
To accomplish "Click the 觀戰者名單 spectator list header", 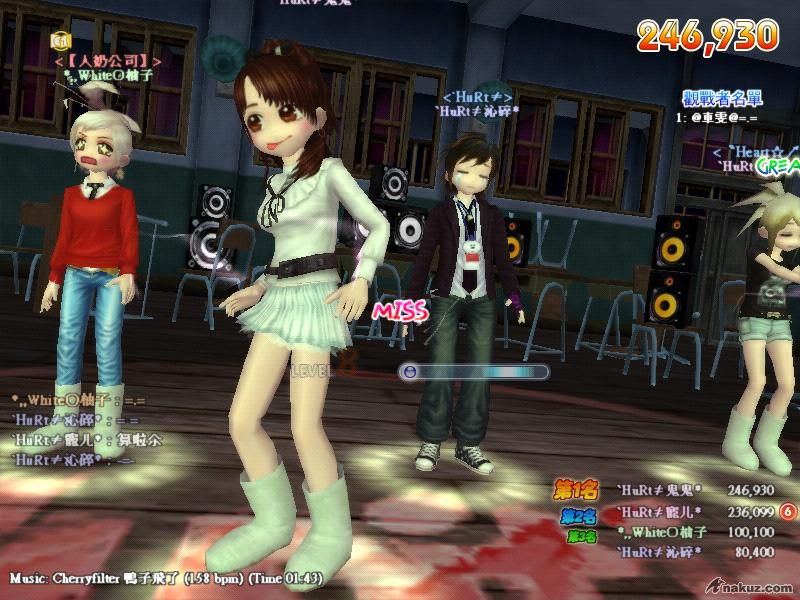I will 722,98.
